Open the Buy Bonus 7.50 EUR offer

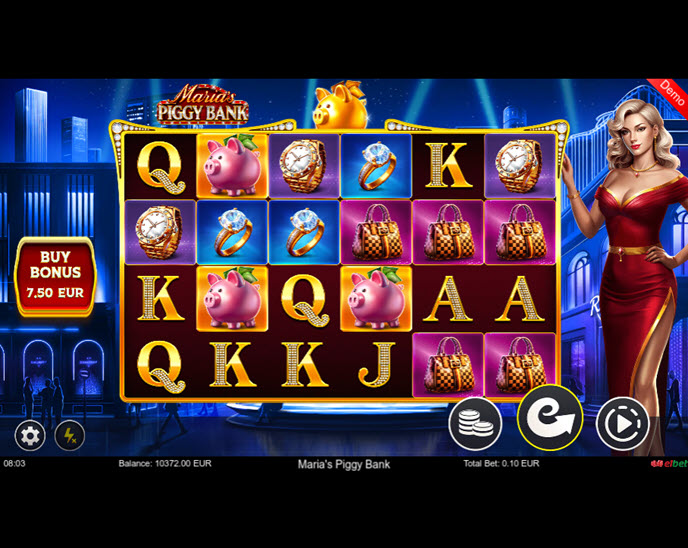pyautogui.click(x=55, y=277)
